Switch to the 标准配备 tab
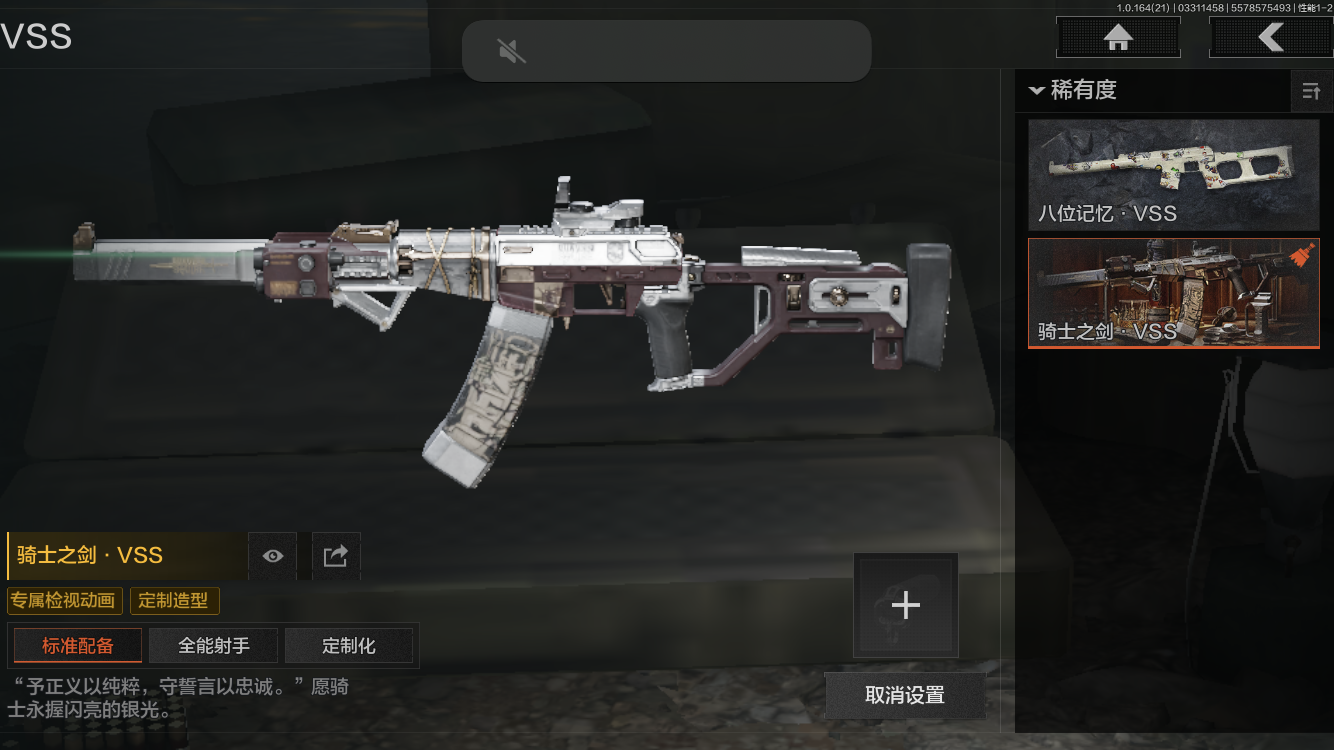 pyautogui.click(x=78, y=646)
